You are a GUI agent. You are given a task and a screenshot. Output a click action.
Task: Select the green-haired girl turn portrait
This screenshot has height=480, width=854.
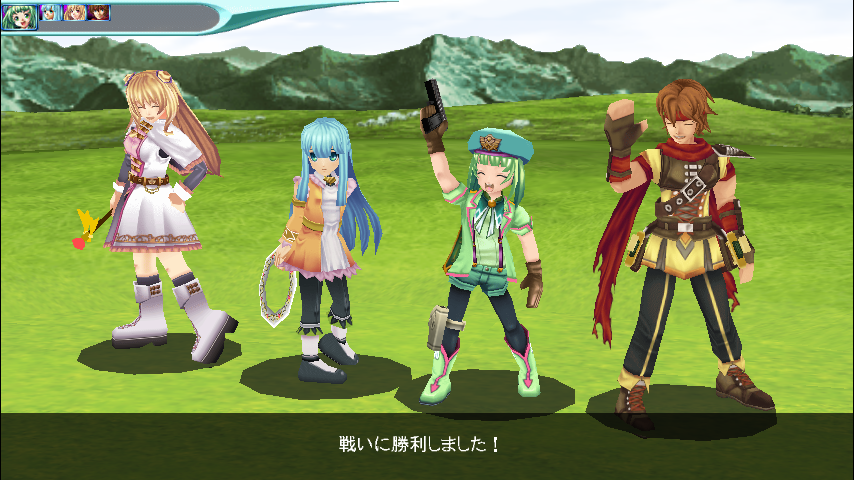19,16
